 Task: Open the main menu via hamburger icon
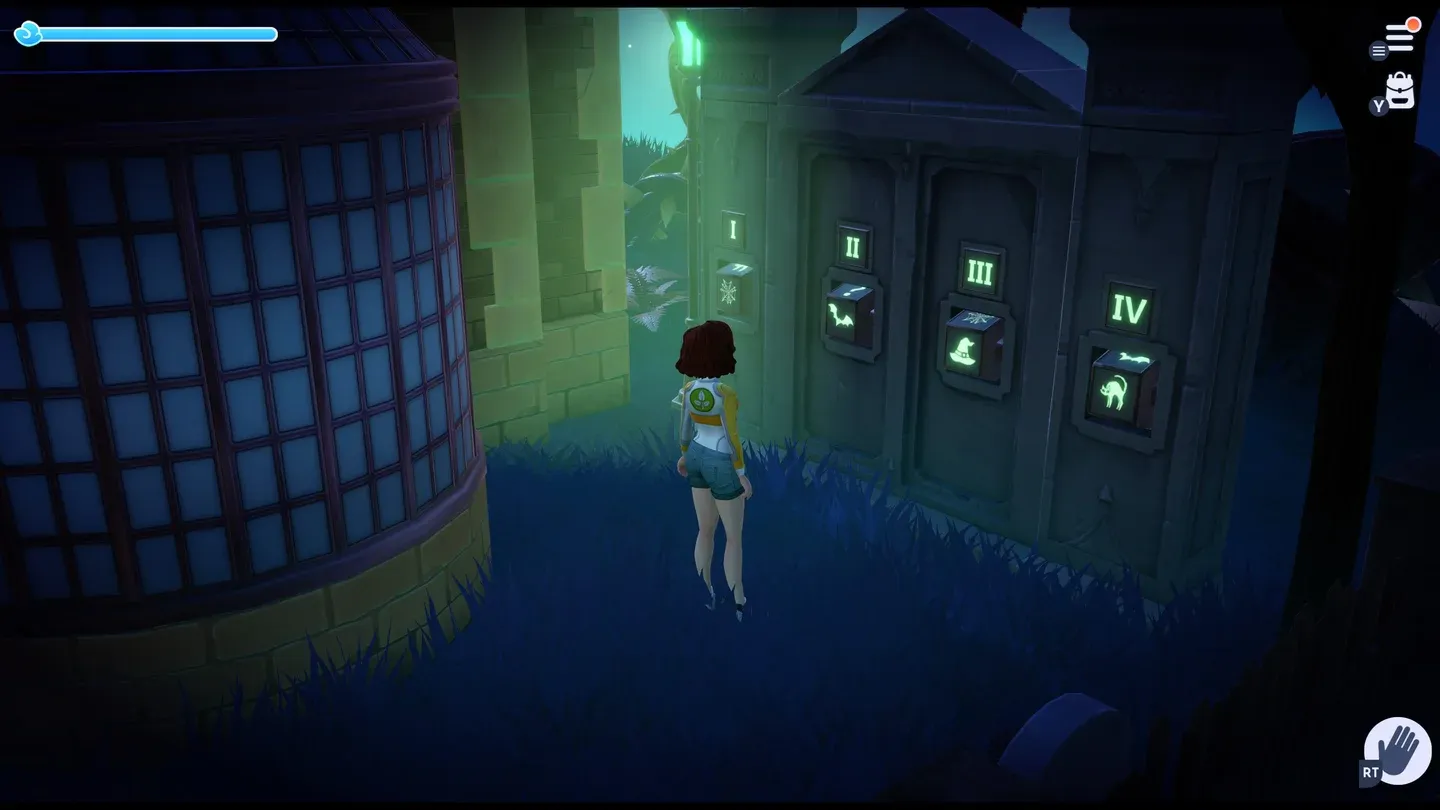click(1399, 36)
